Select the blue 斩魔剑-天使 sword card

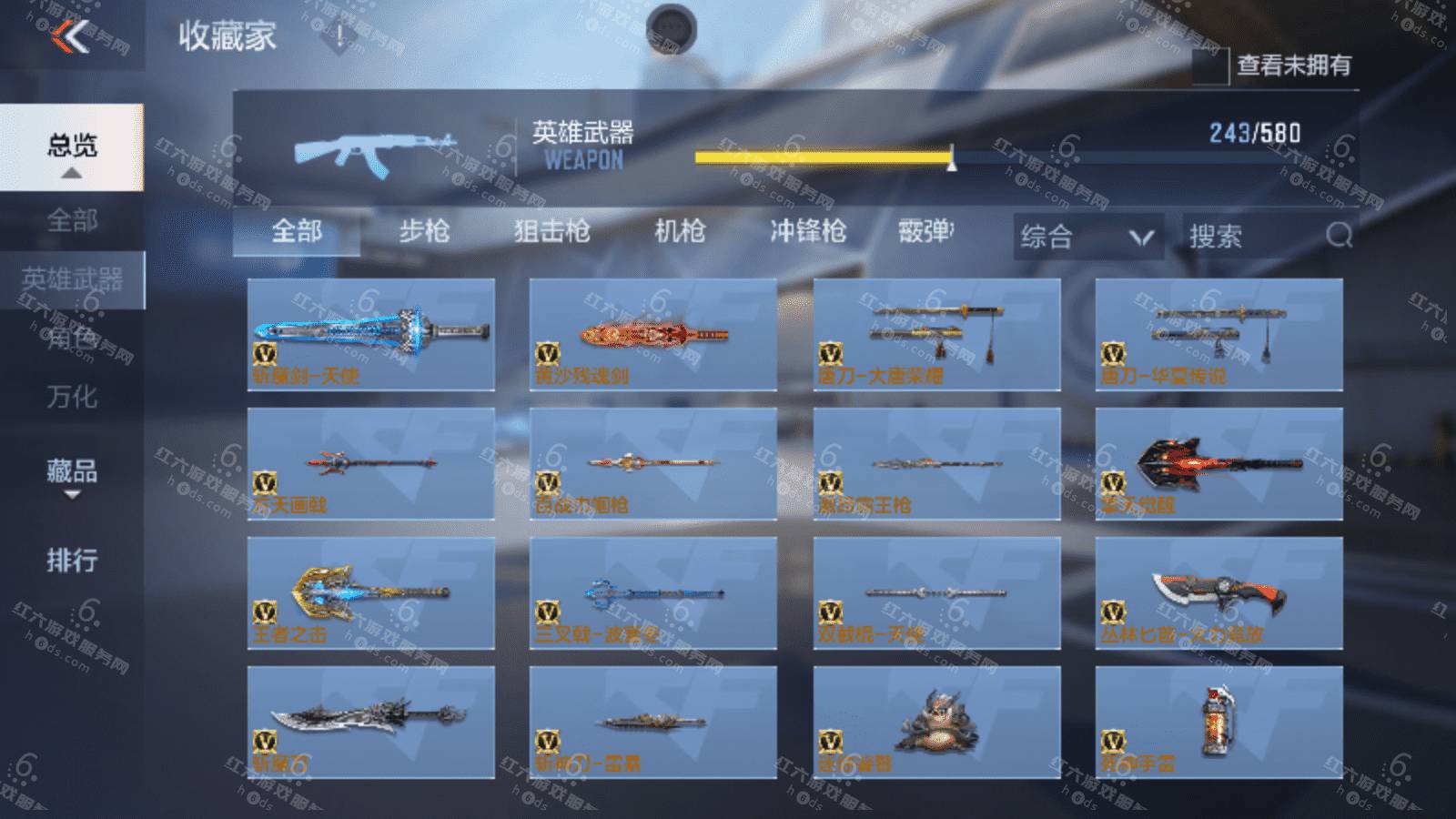(x=371, y=334)
